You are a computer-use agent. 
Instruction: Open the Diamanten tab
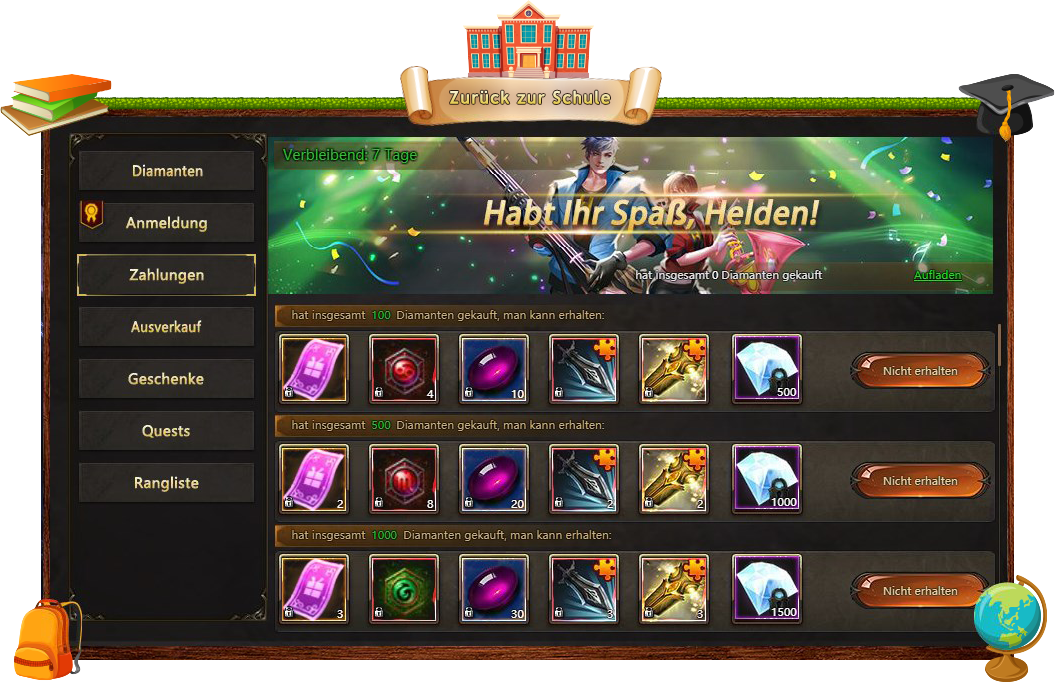click(166, 171)
